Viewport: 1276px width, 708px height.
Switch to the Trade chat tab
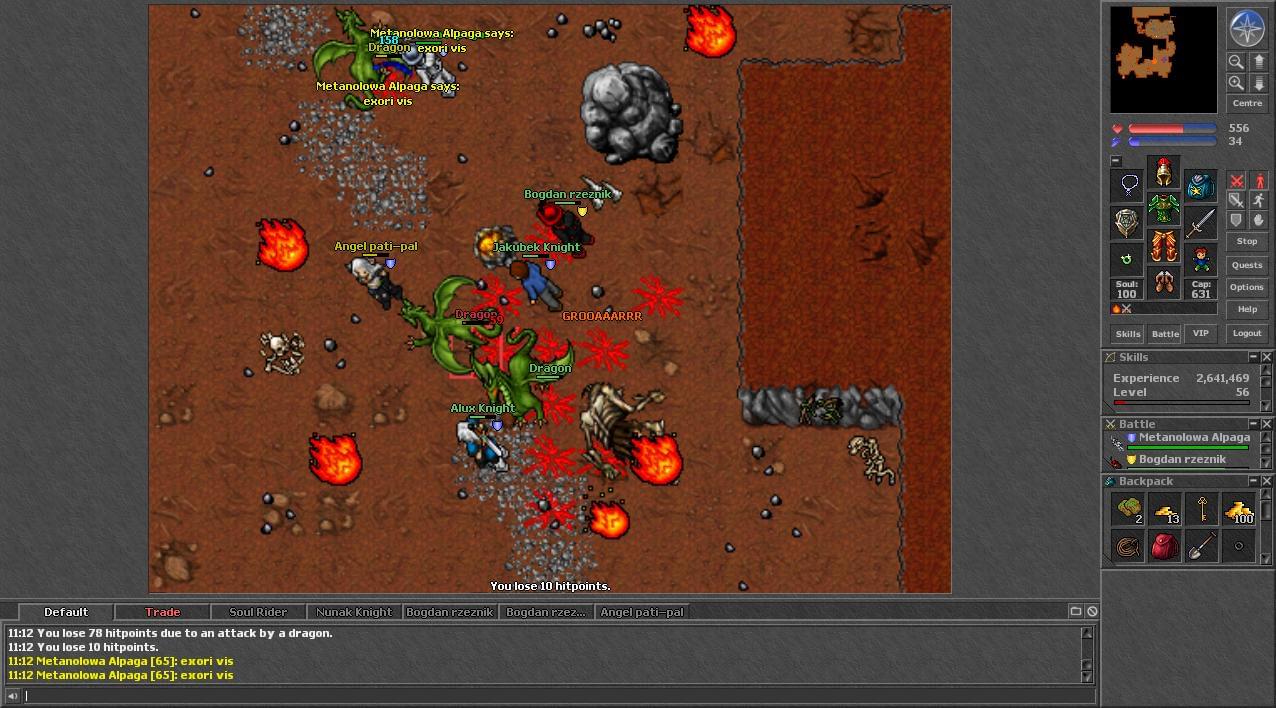click(162, 612)
